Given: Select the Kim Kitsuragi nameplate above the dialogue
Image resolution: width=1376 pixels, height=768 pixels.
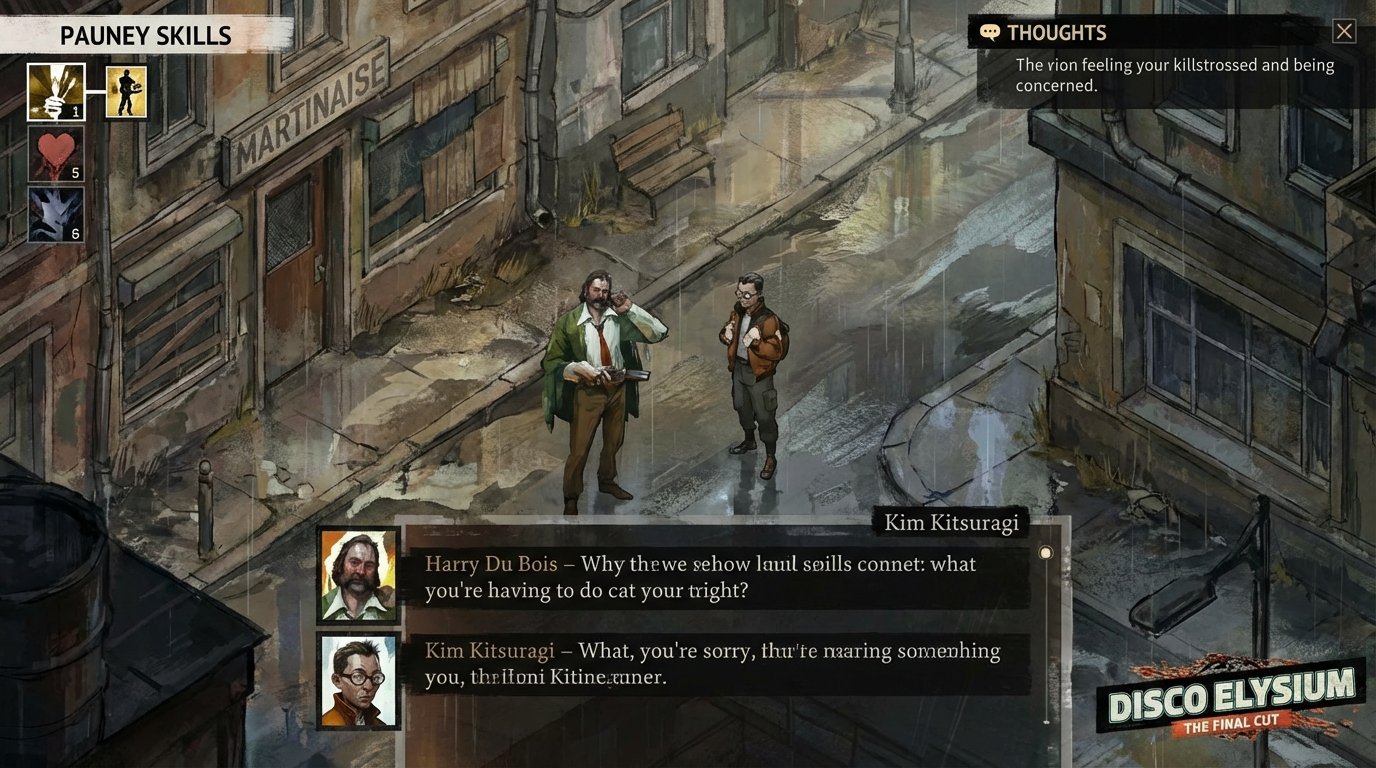Looking at the screenshot, I should [x=953, y=522].
